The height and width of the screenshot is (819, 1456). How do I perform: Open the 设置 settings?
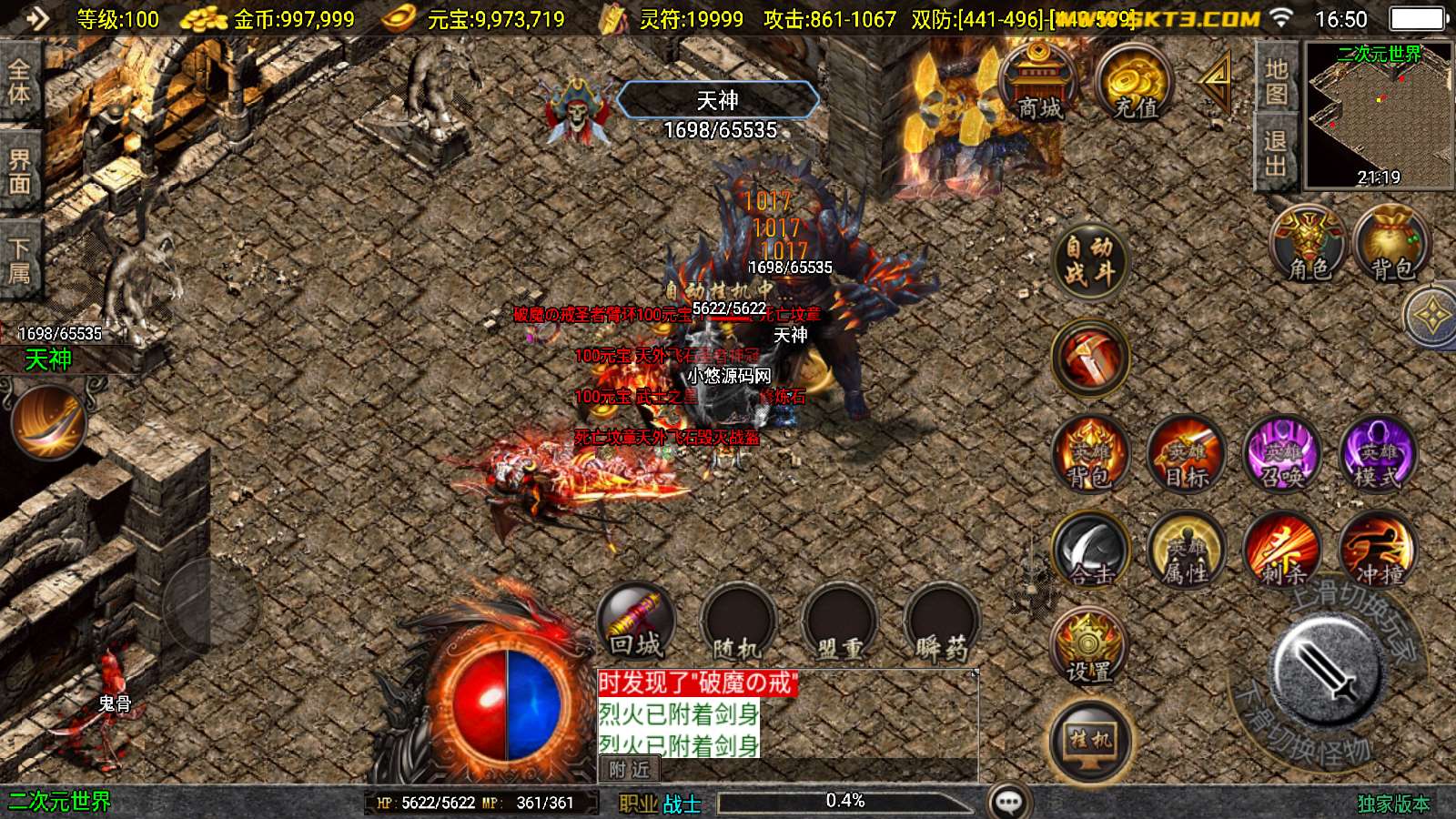[1089, 649]
